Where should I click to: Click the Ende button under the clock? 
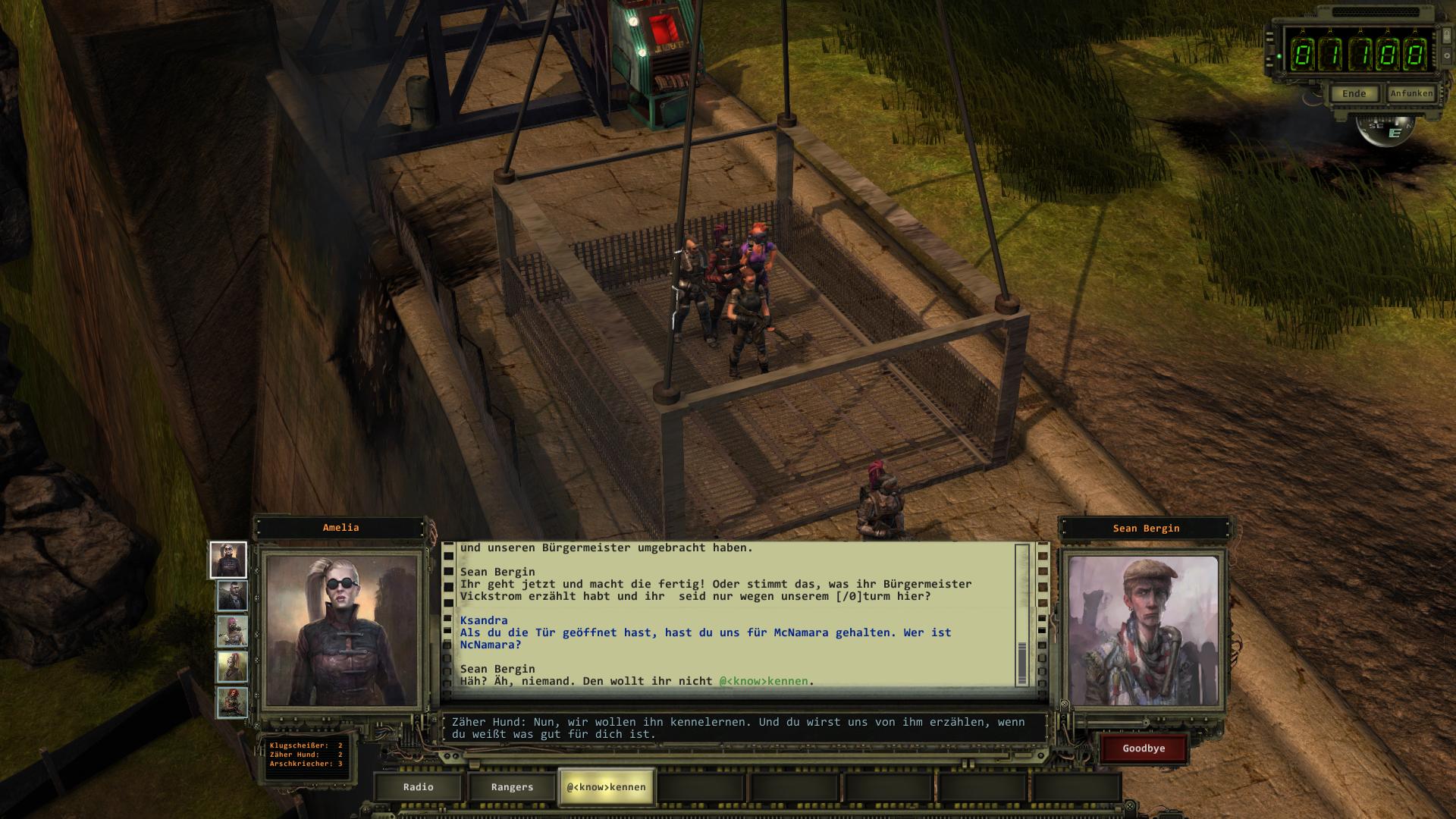[1354, 94]
